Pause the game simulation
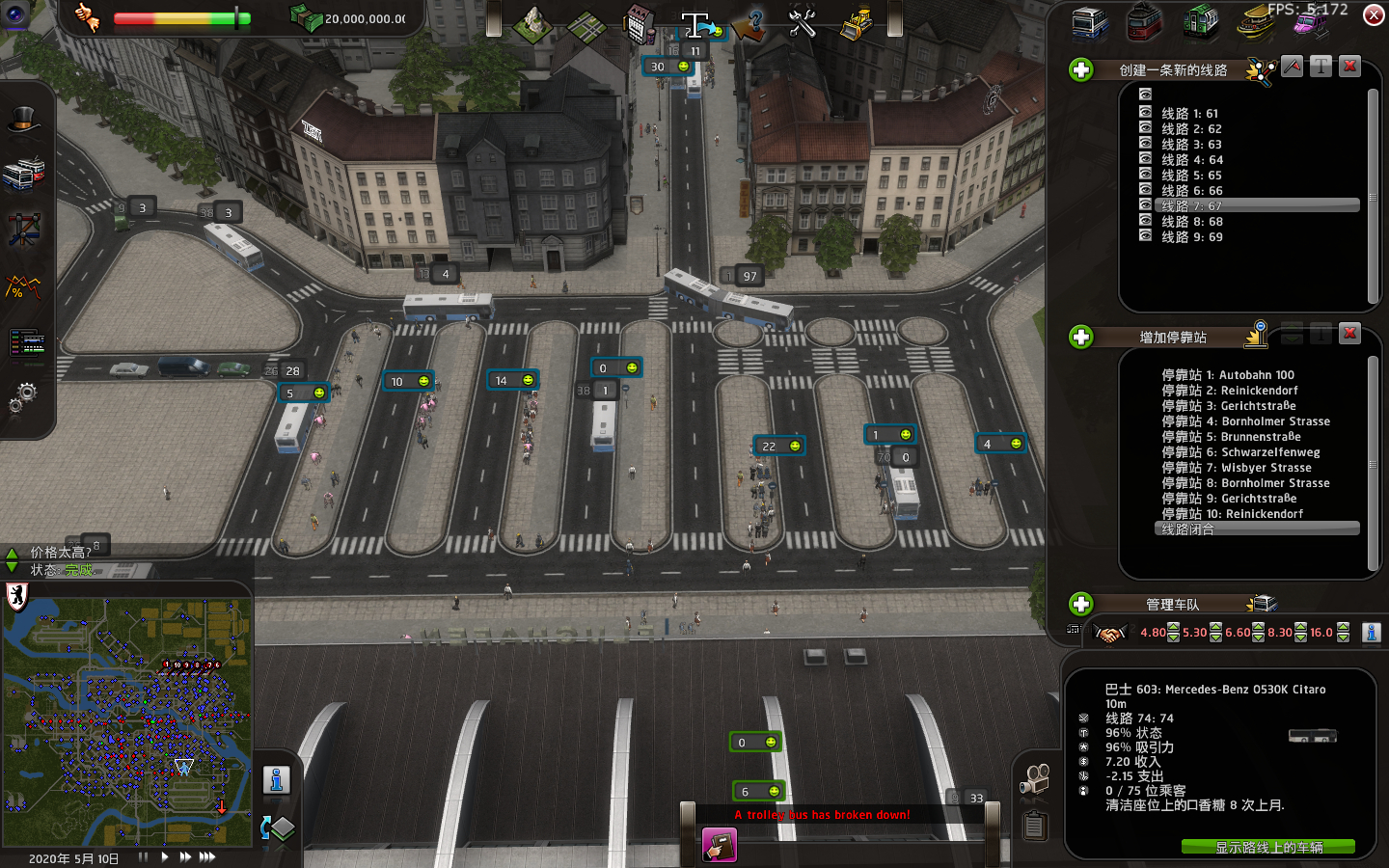This screenshot has height=868, width=1389. [144, 856]
